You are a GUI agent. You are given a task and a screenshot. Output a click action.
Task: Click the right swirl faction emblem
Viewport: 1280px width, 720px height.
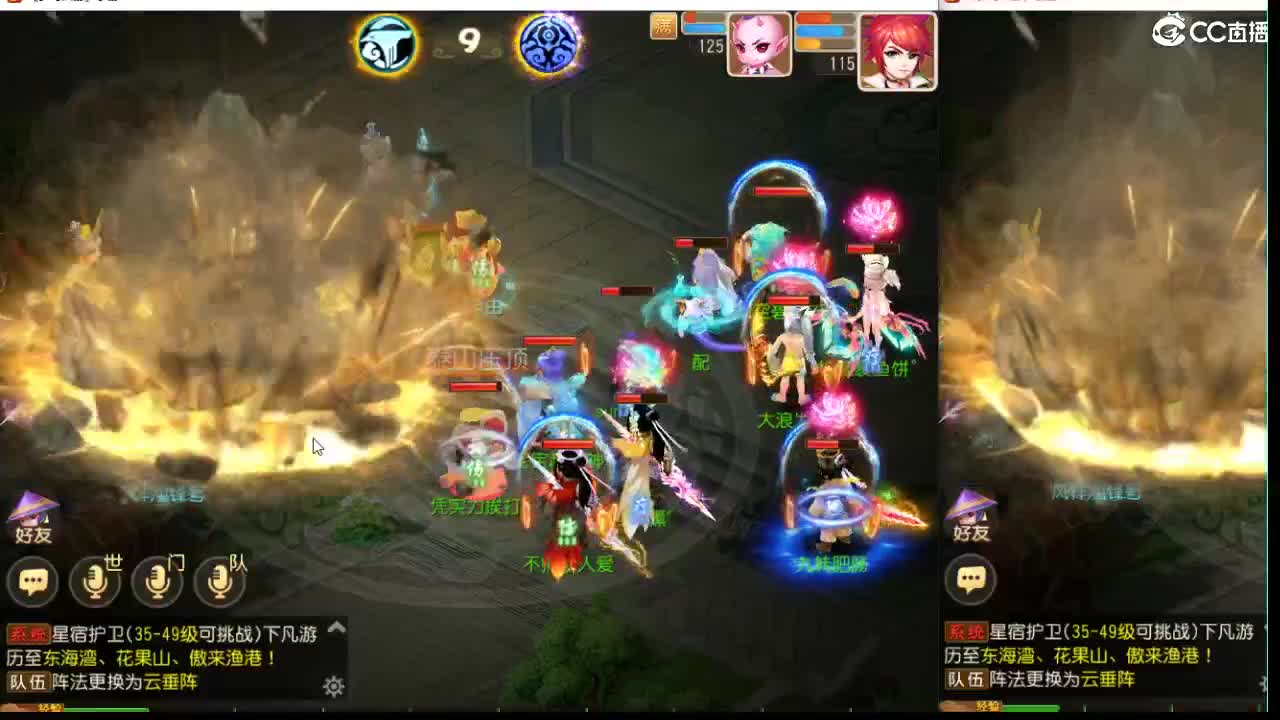click(547, 44)
